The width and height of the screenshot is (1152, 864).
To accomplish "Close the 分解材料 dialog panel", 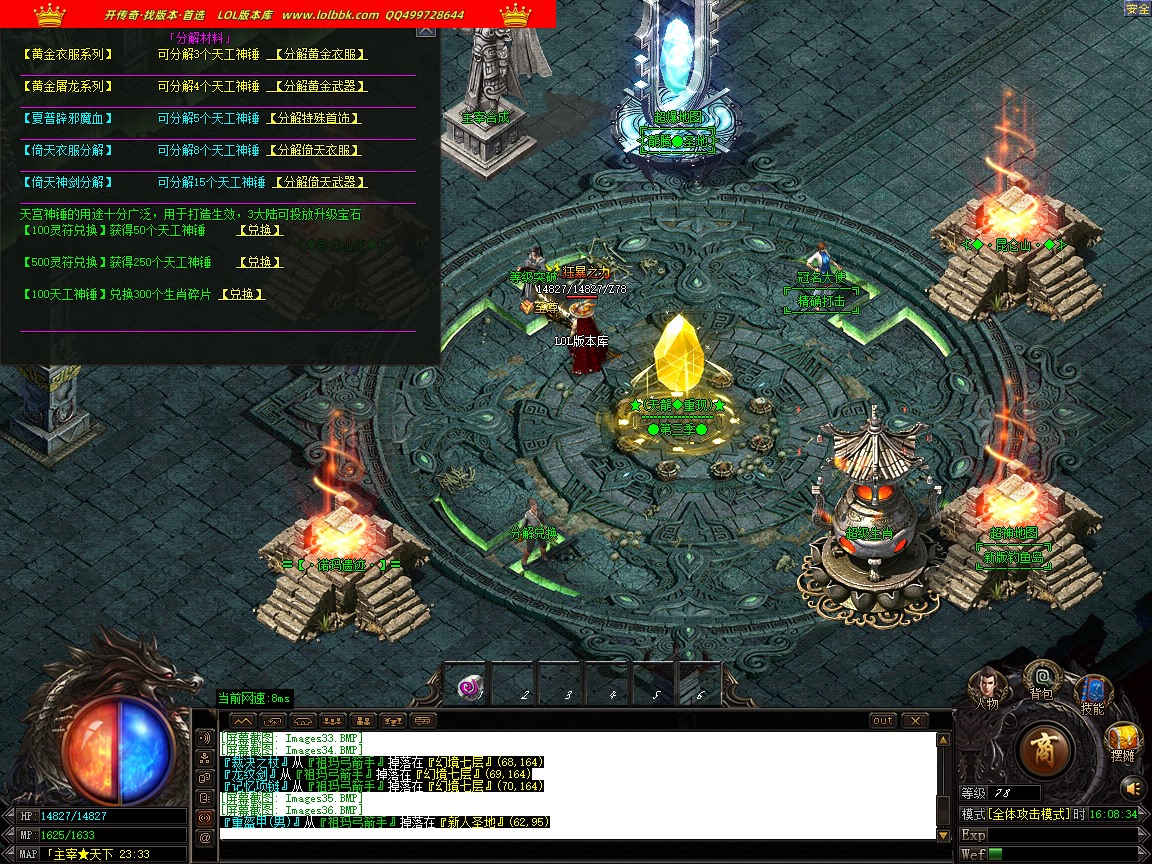I will coord(426,30).
